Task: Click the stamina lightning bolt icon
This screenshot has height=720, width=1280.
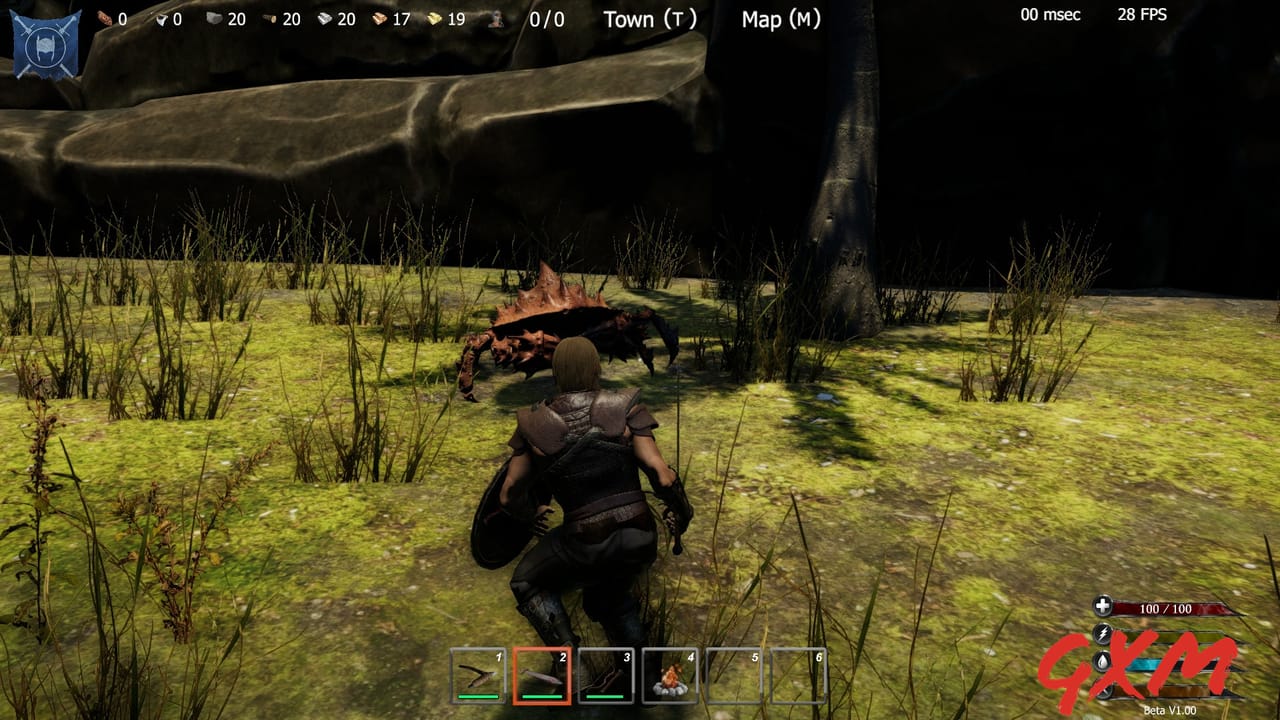Action: point(1103,634)
